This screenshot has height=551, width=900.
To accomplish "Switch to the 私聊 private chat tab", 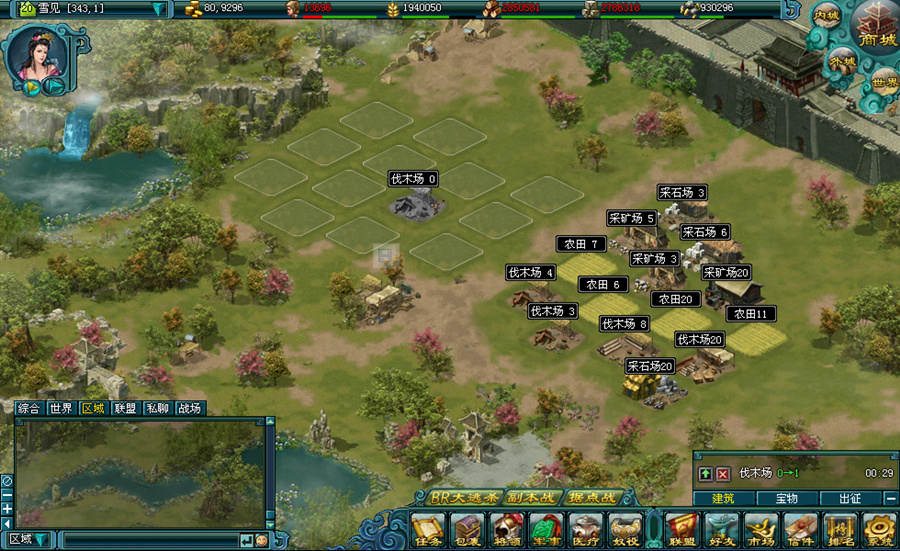I will click(157, 408).
